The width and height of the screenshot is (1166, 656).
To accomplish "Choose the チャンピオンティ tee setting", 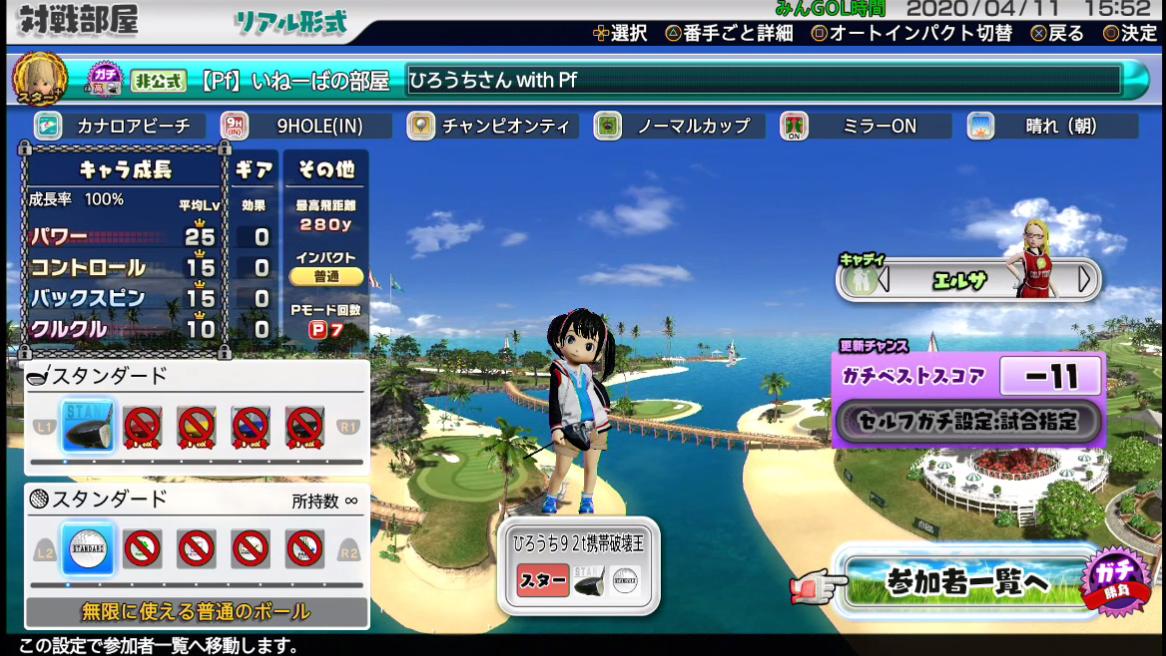I will [x=493, y=126].
